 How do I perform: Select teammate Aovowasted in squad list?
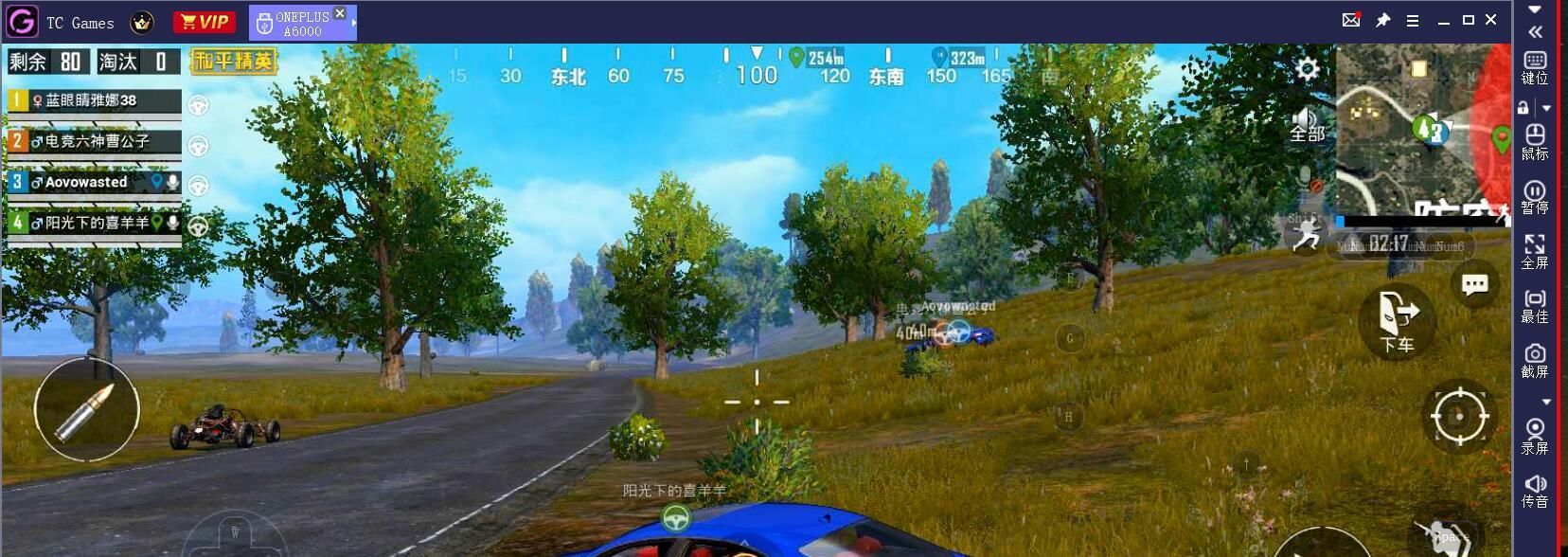(x=95, y=182)
